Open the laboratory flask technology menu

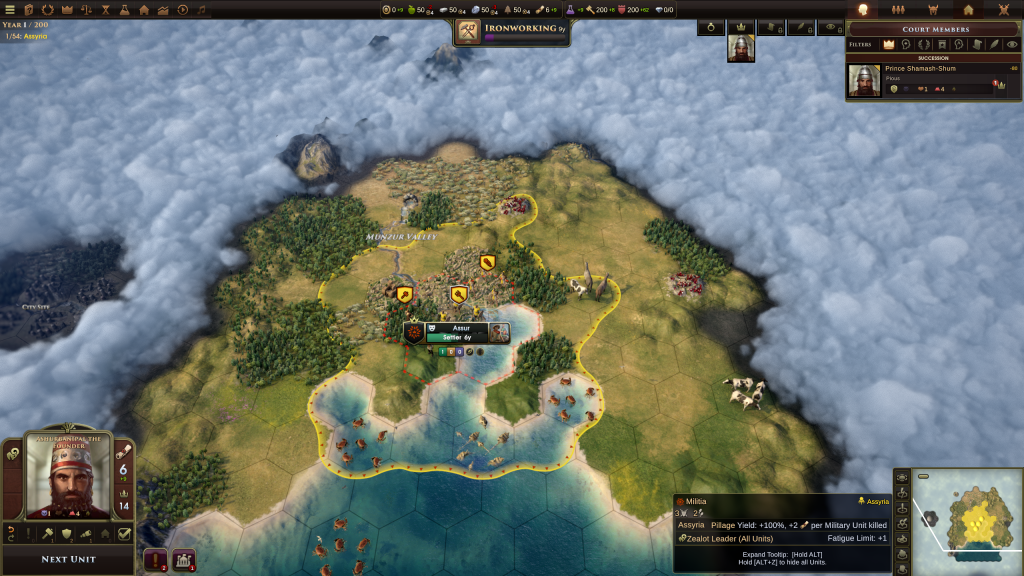coord(124,9)
